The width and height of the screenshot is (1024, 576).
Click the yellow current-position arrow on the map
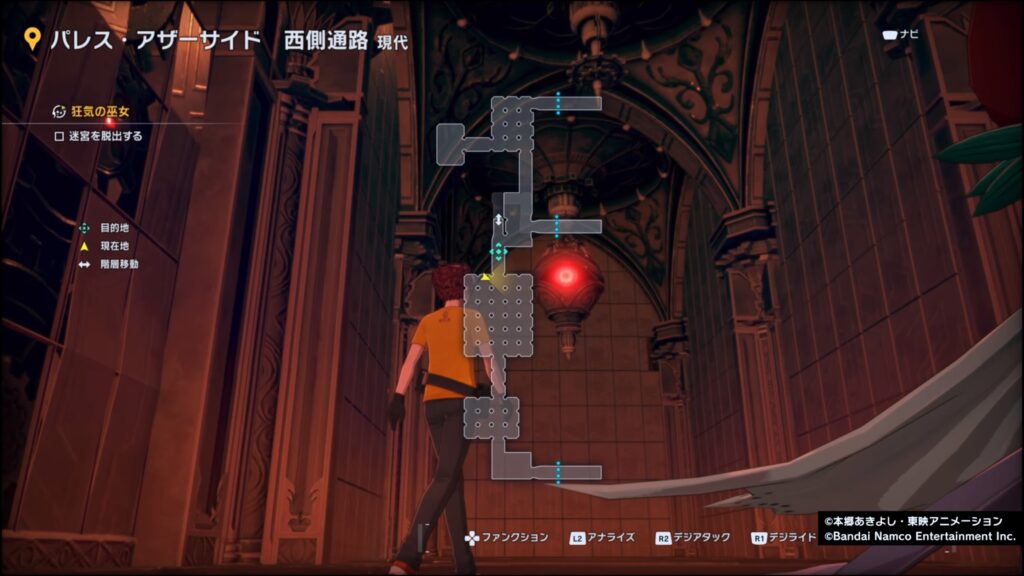tap(486, 276)
